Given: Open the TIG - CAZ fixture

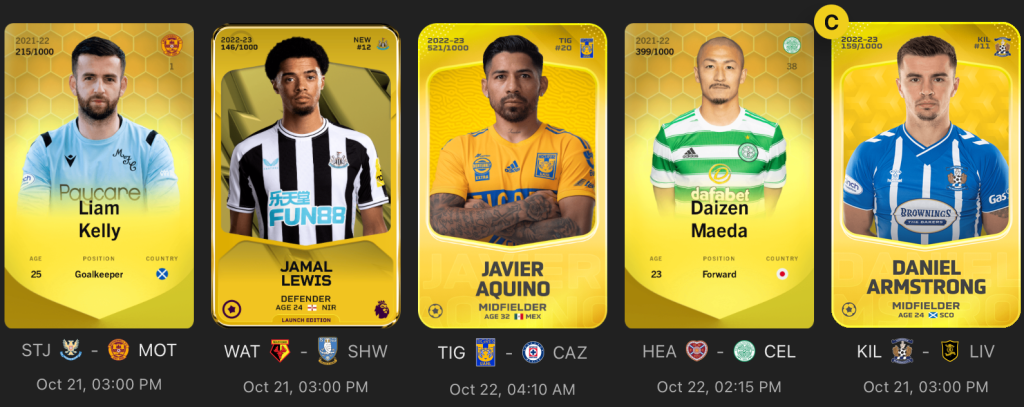Looking at the screenshot, I should click(511, 352).
